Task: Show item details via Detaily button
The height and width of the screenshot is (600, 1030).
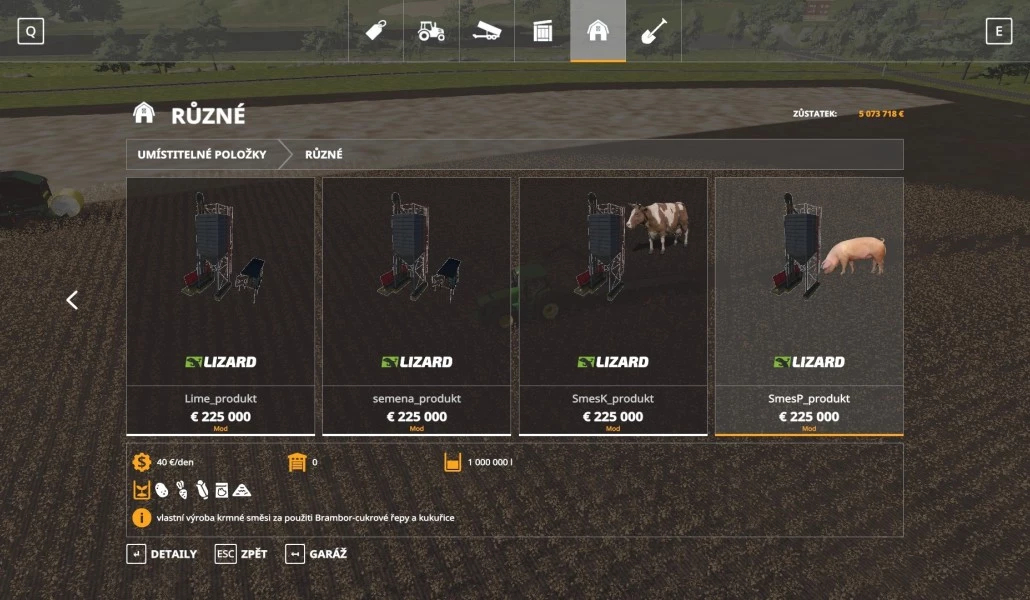Action: point(162,554)
